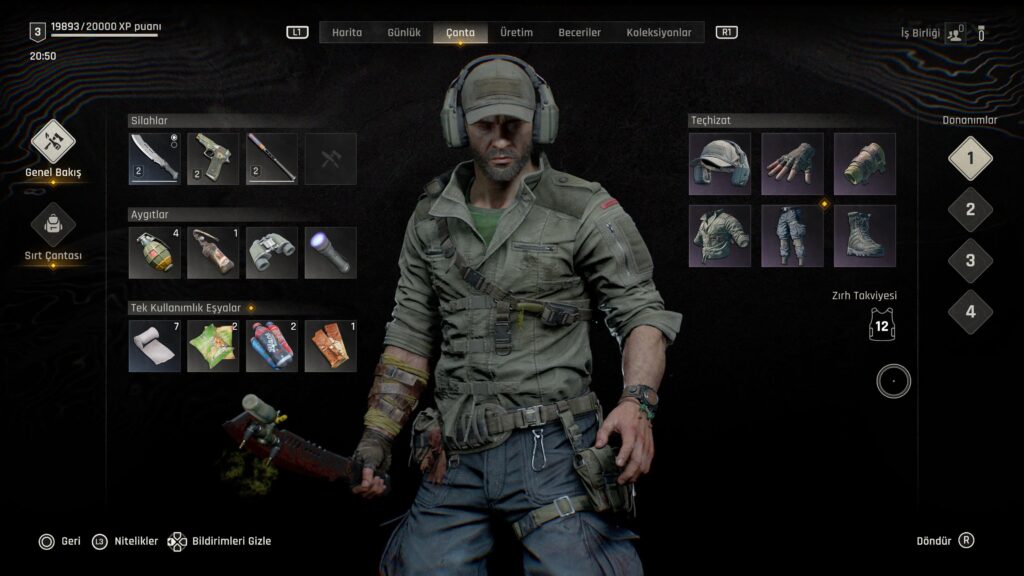Open the Günlük tab
1024x576 pixels.
coord(404,33)
